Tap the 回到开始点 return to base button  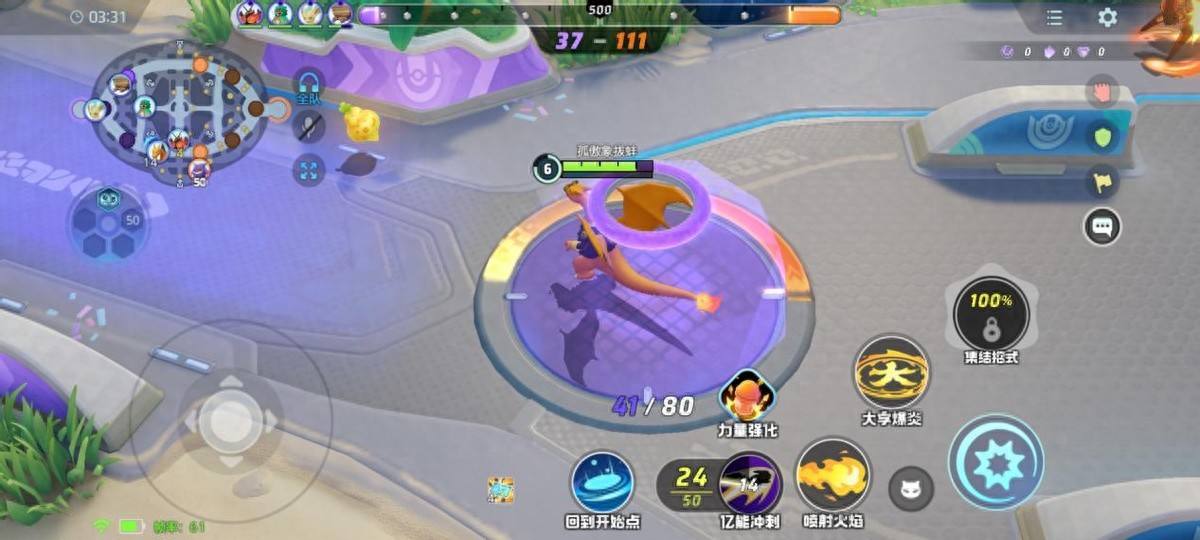pos(603,482)
